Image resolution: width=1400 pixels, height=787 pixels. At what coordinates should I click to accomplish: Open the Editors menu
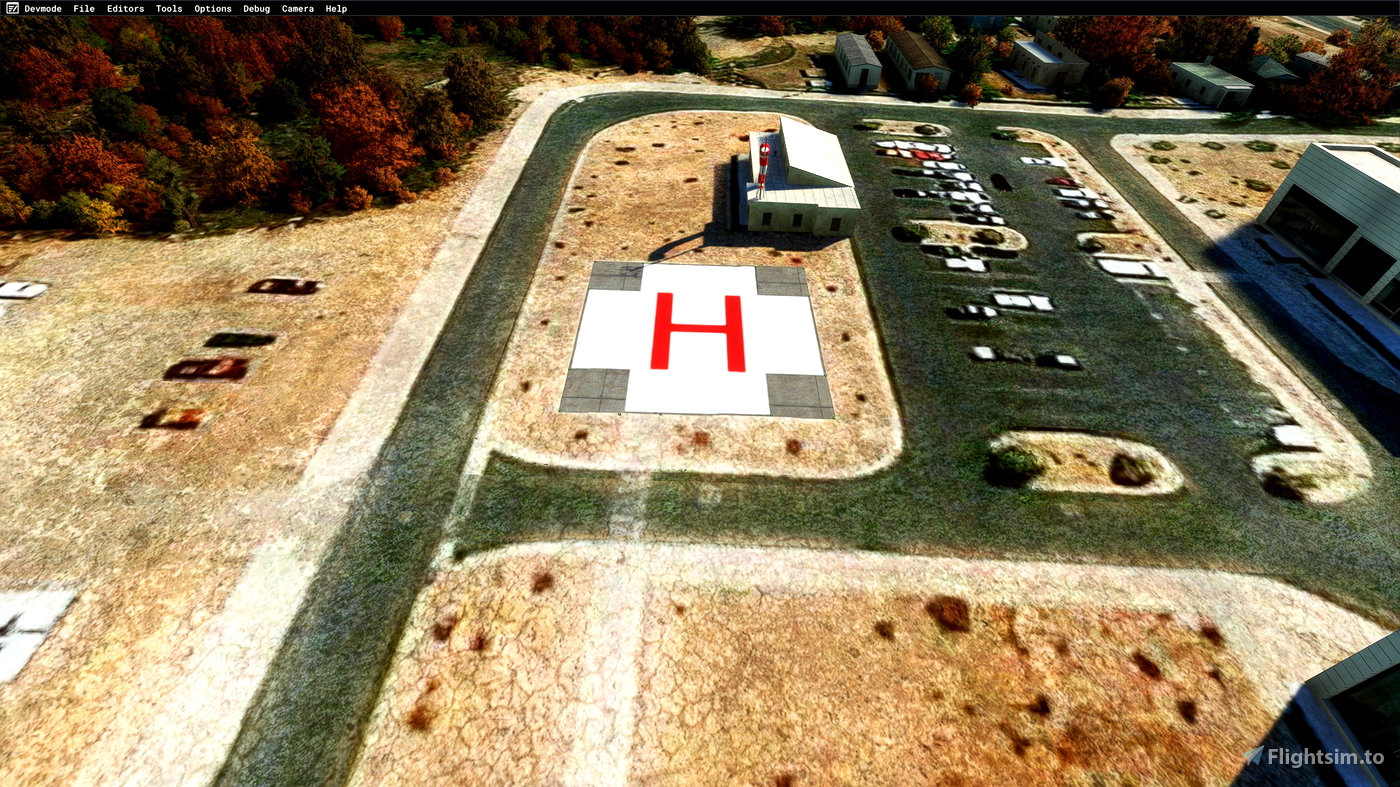point(125,8)
